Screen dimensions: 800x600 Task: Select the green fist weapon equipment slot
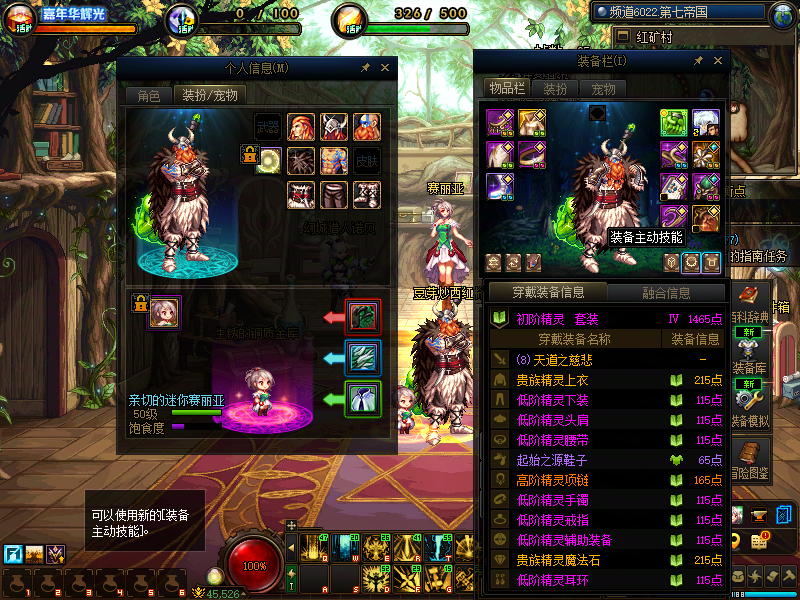pos(673,122)
